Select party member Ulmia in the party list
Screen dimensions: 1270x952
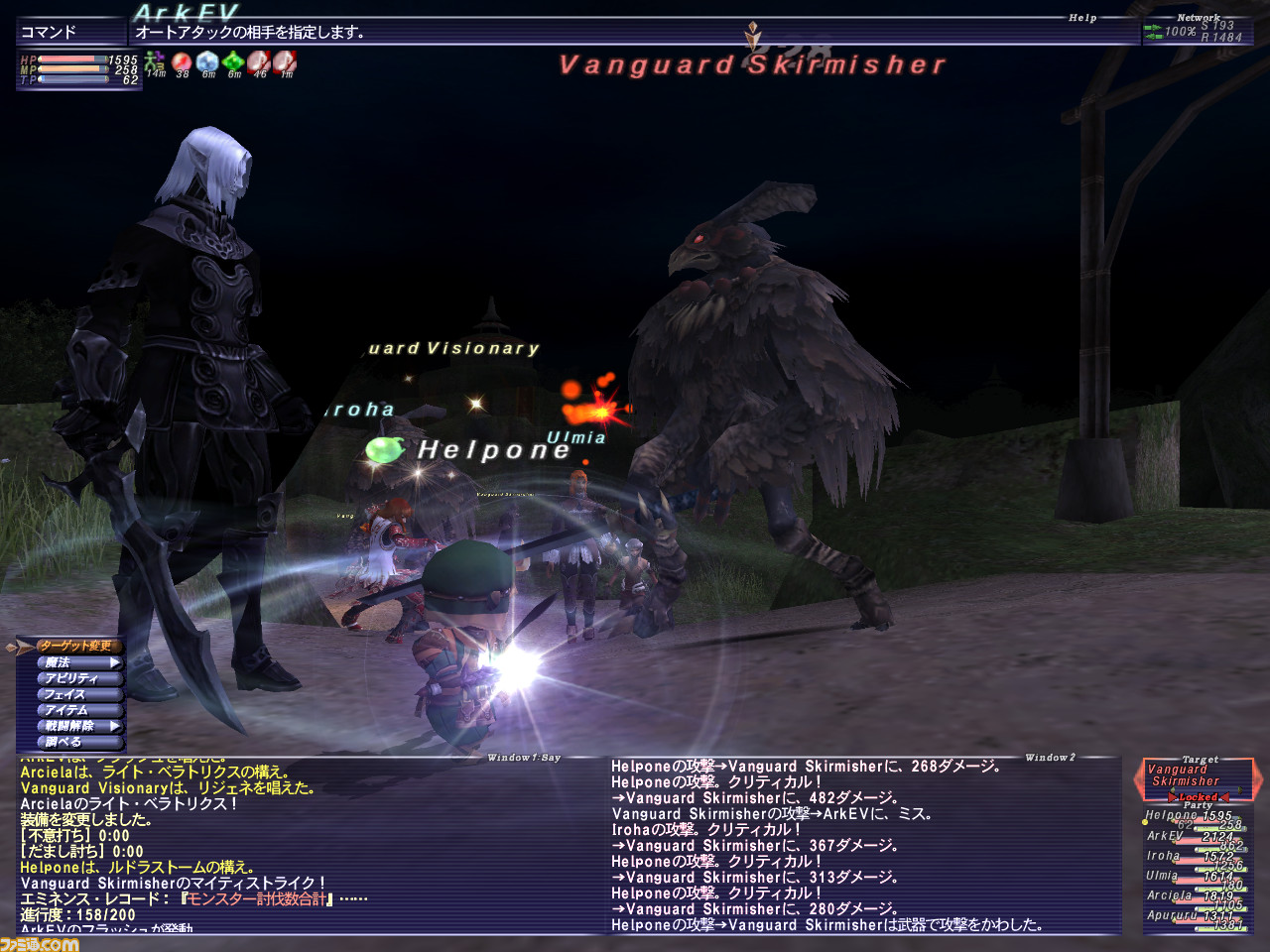click(1163, 876)
